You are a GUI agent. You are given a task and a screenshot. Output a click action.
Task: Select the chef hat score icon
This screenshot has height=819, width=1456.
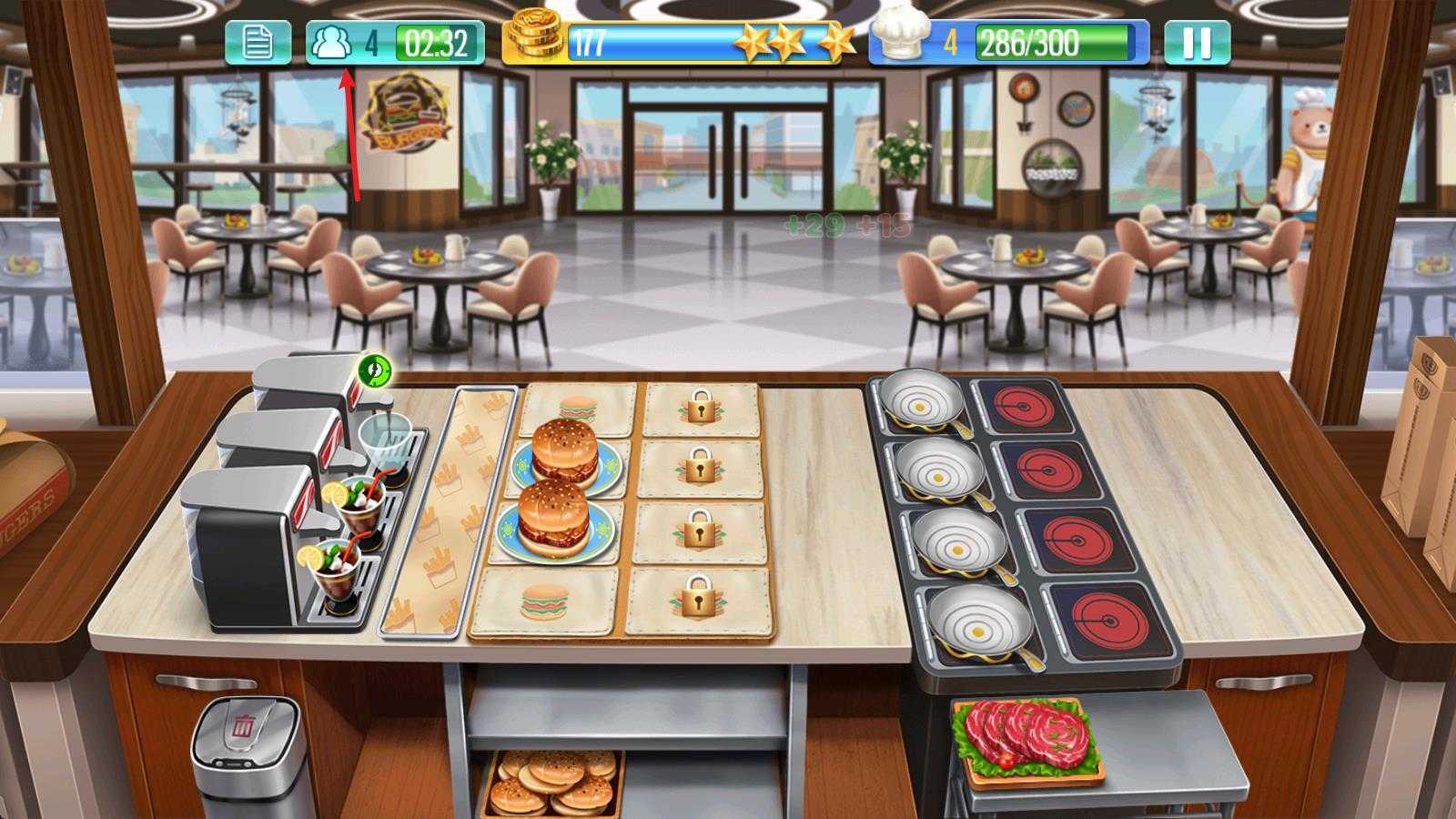[899, 37]
